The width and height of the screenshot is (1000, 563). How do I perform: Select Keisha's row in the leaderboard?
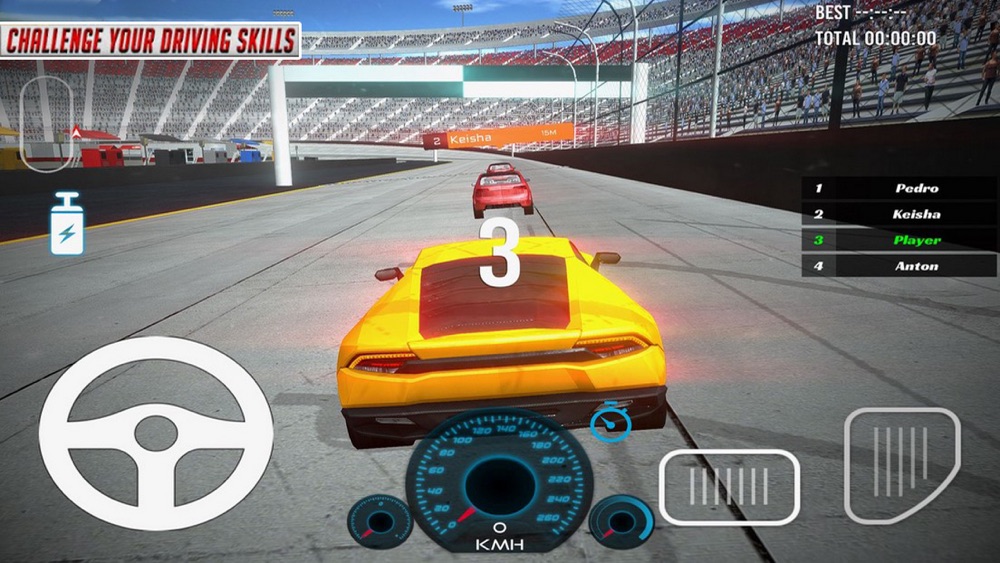(898, 214)
